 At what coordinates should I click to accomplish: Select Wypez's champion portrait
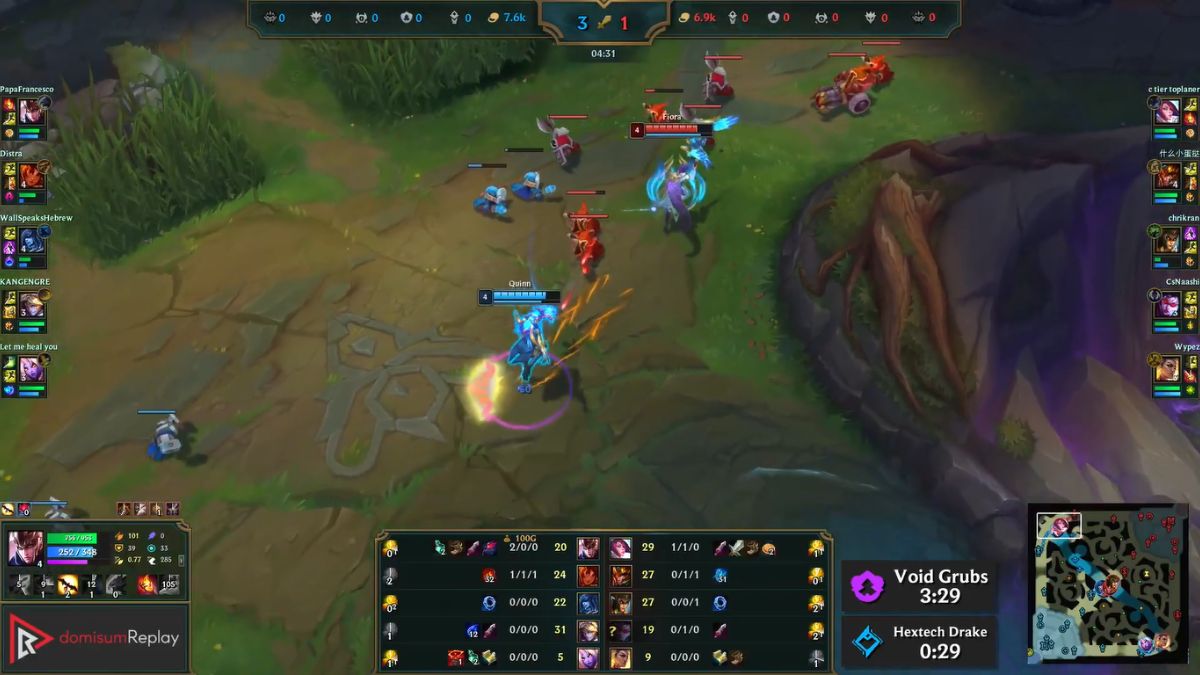pos(1167,369)
